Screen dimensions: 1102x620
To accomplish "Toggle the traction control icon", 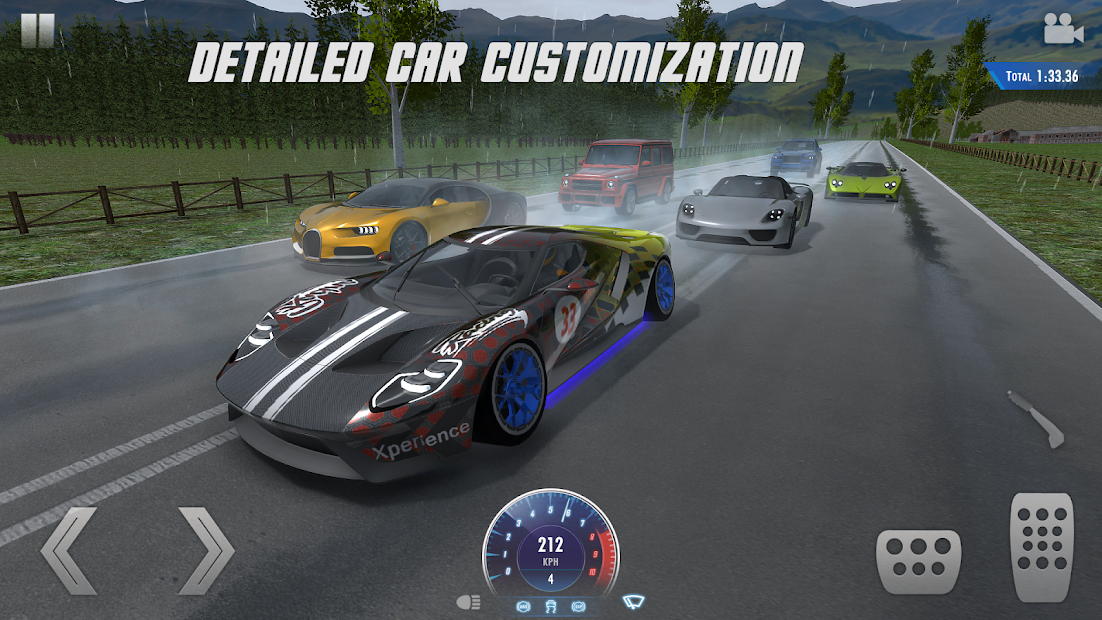I will click(551, 606).
